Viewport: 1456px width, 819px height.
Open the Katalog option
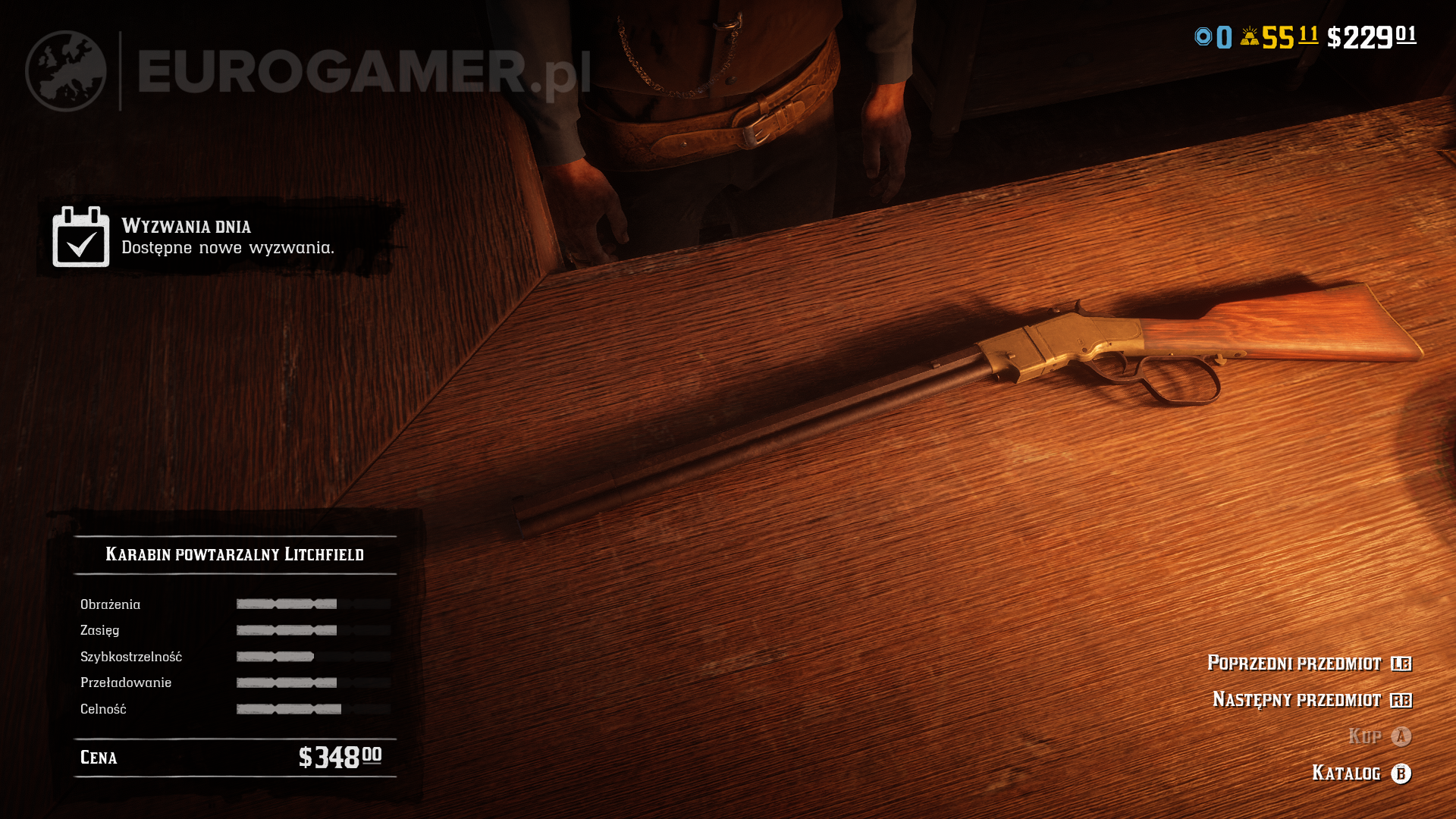(x=1348, y=773)
